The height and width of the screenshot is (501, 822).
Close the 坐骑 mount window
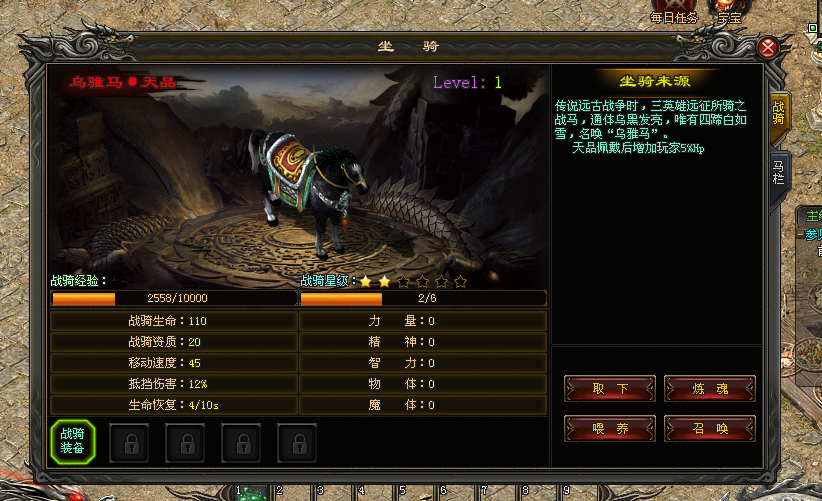point(768,47)
